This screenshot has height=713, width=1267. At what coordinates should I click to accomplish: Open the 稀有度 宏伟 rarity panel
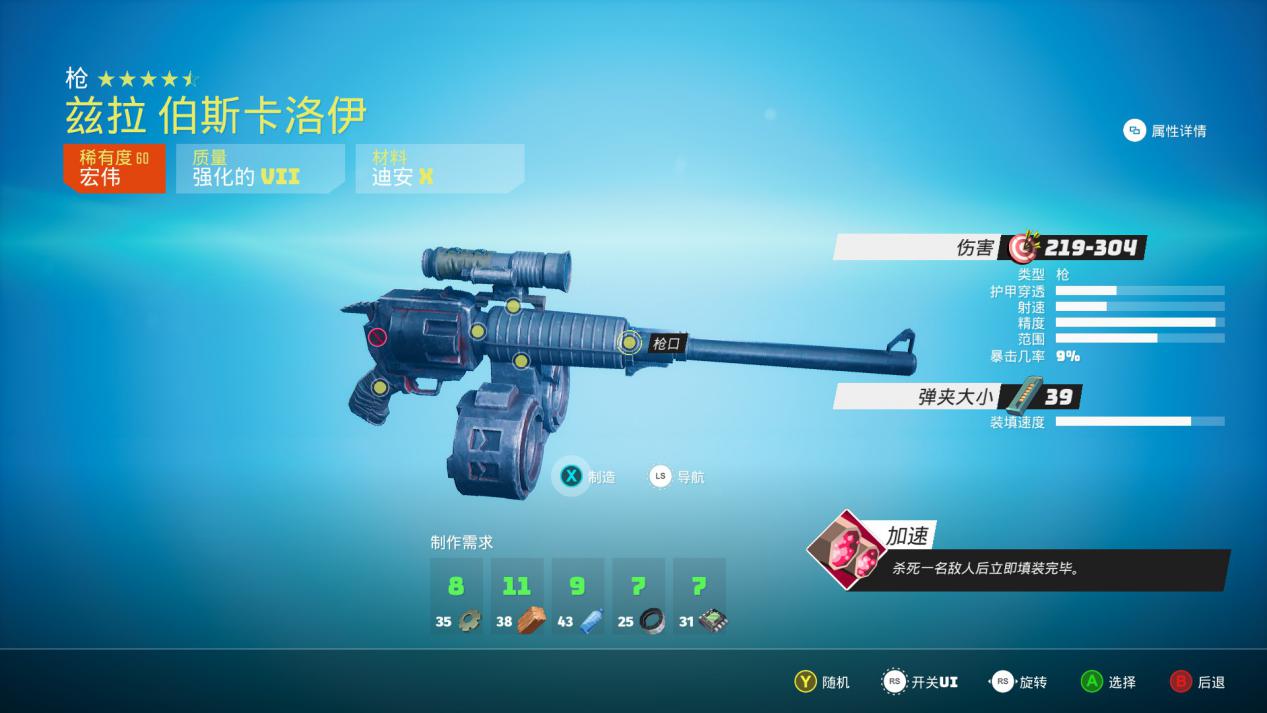114,168
